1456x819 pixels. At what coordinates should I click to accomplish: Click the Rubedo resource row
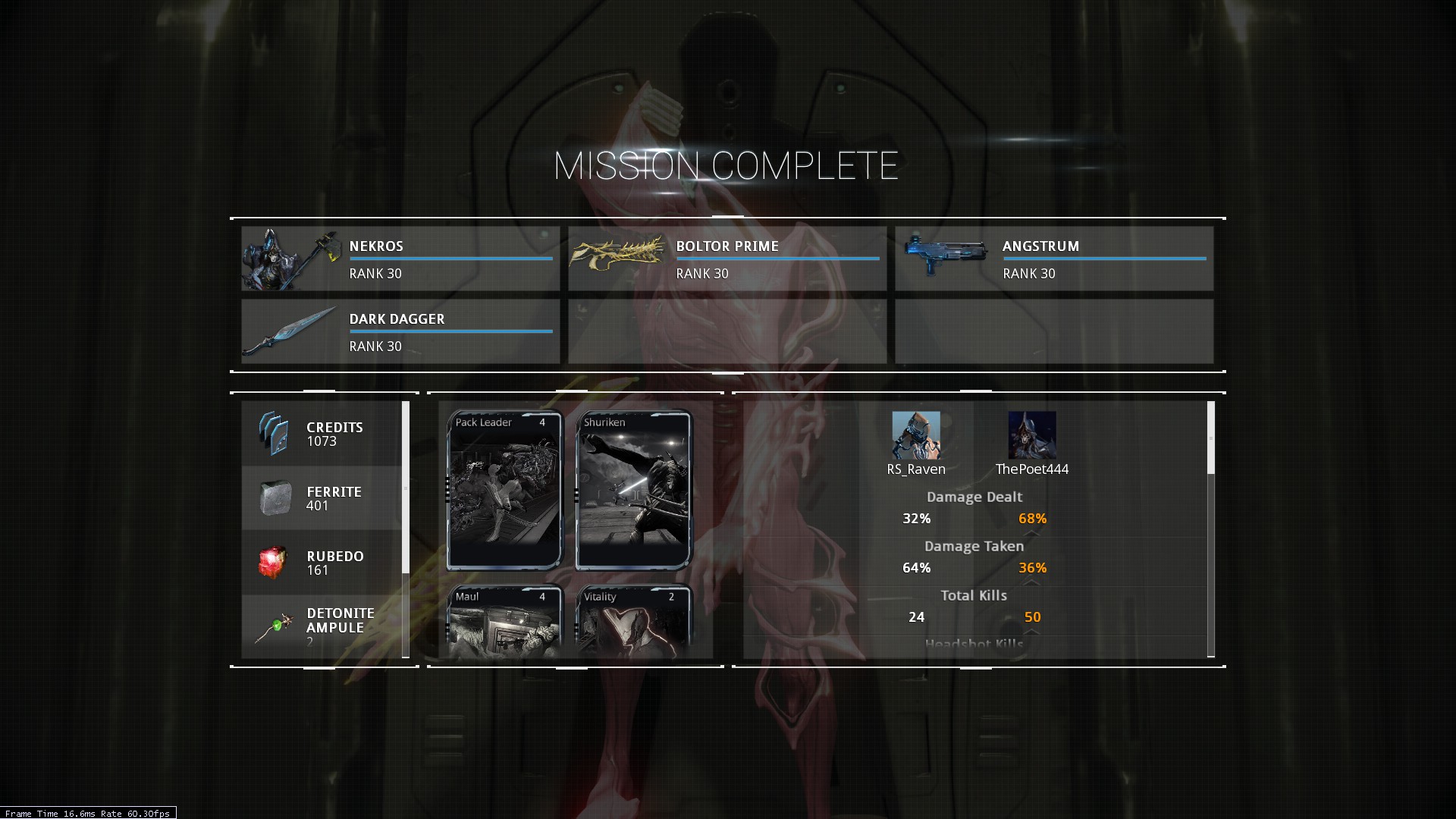click(322, 563)
